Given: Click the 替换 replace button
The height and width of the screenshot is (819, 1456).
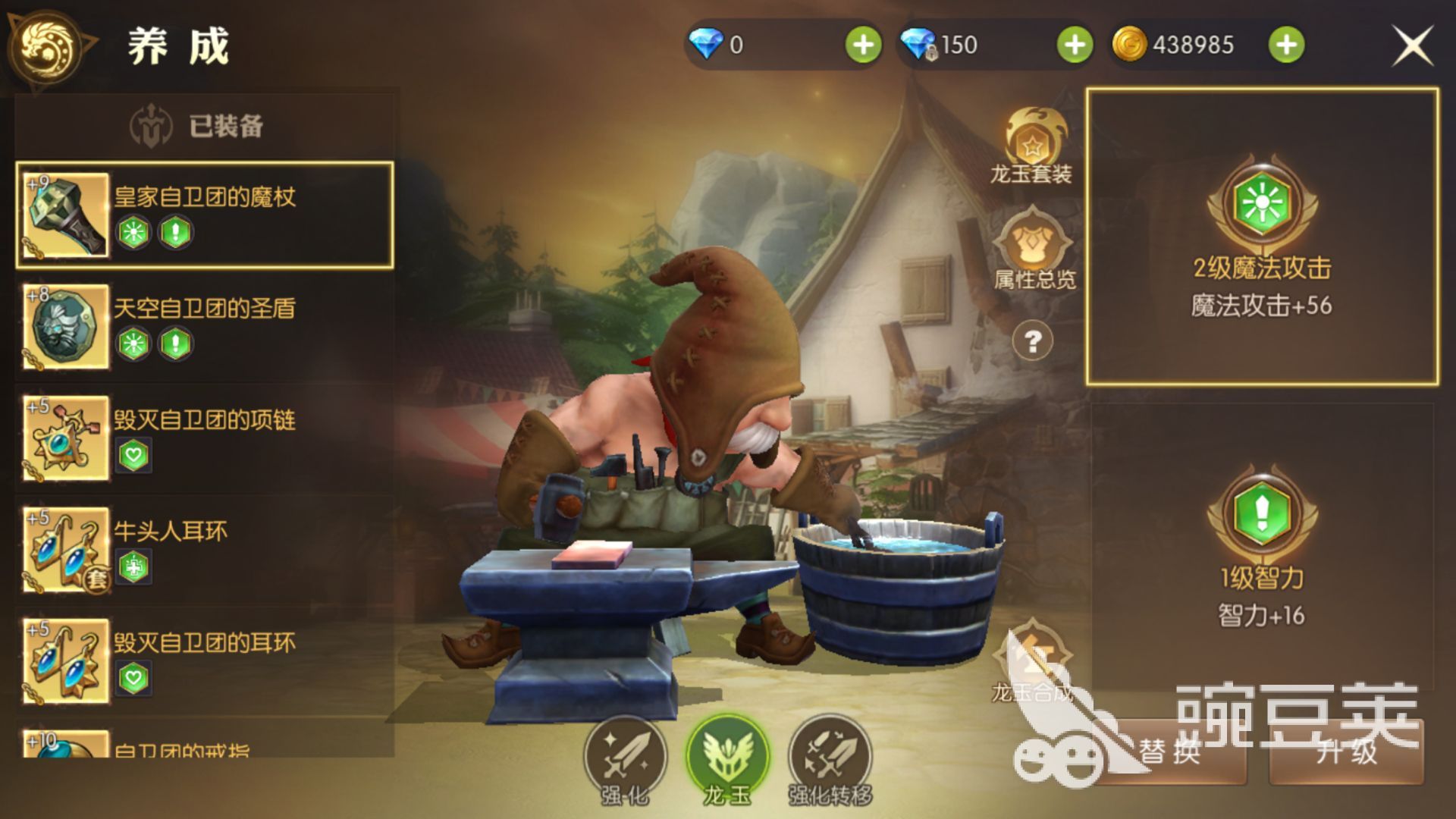Looking at the screenshot, I should coord(1170,752).
